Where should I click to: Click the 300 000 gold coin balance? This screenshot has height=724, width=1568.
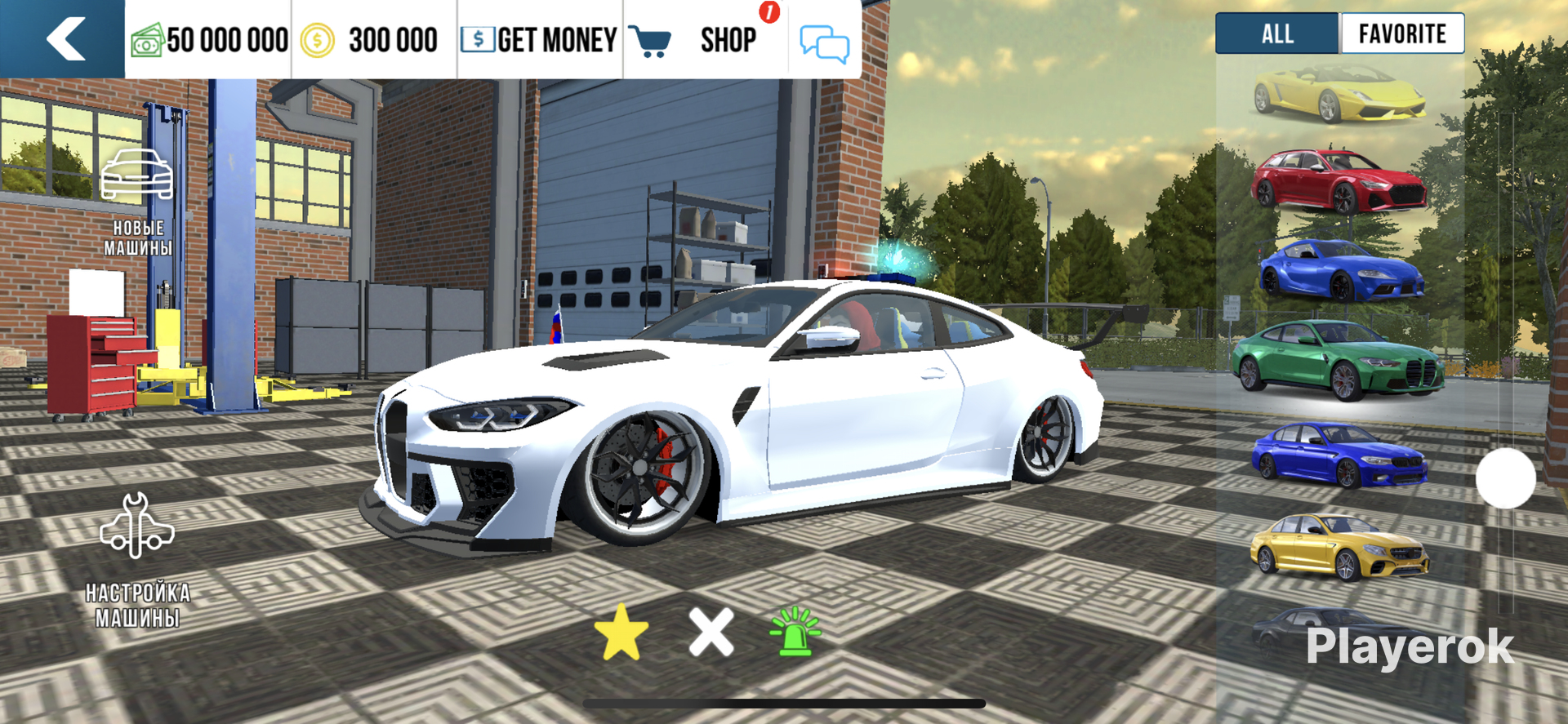[372, 39]
